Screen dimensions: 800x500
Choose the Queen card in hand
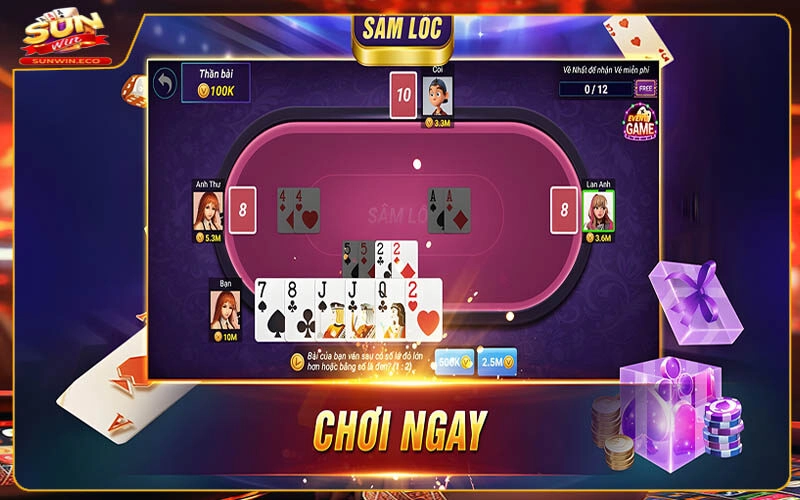click(388, 310)
